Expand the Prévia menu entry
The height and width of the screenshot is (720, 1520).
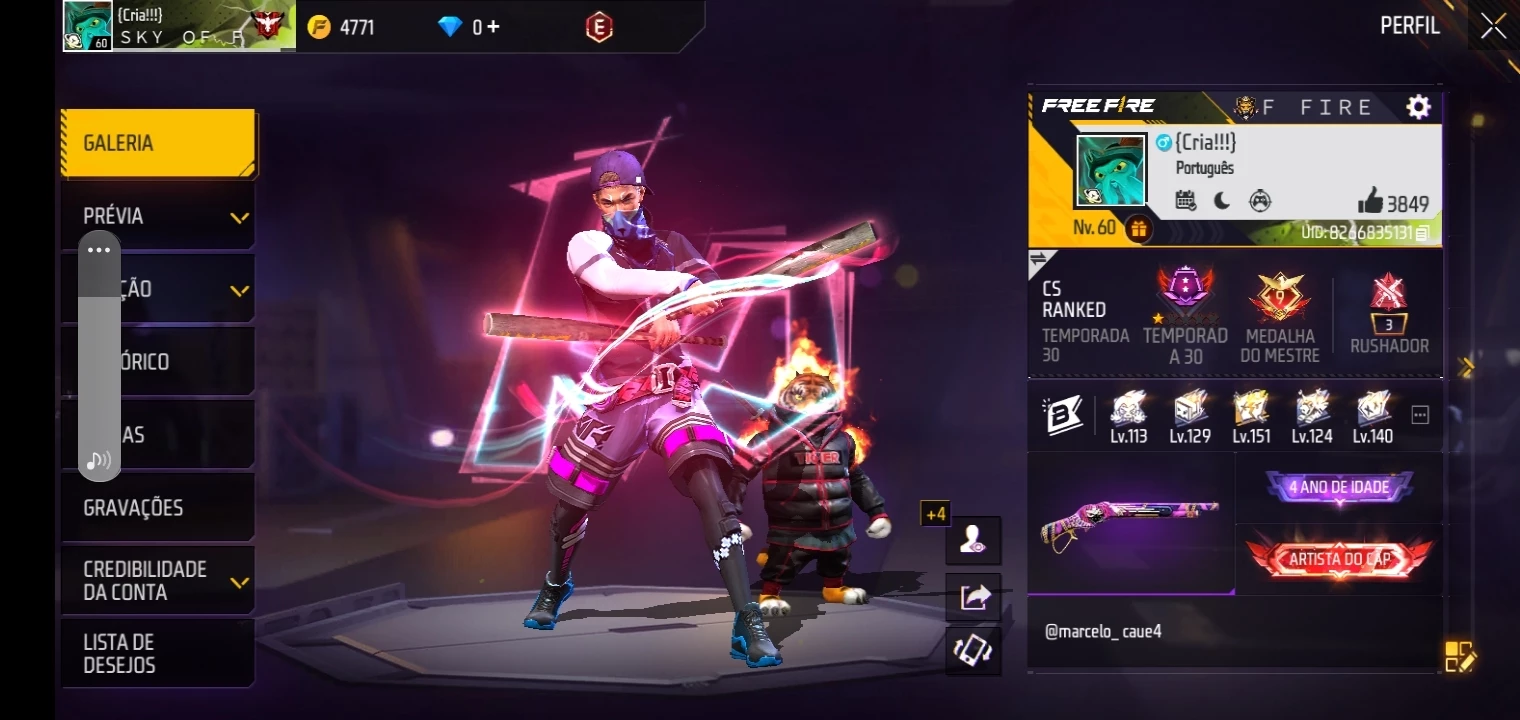157,216
